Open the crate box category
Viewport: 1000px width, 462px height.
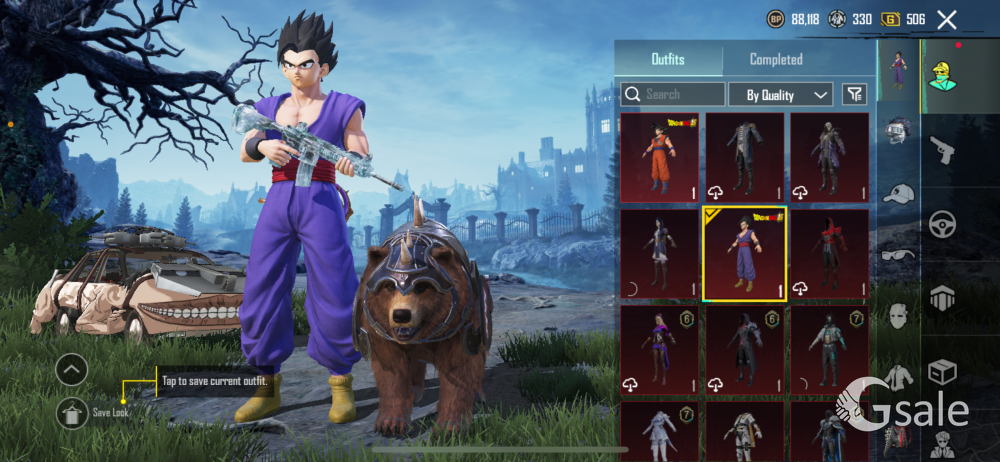point(942,372)
